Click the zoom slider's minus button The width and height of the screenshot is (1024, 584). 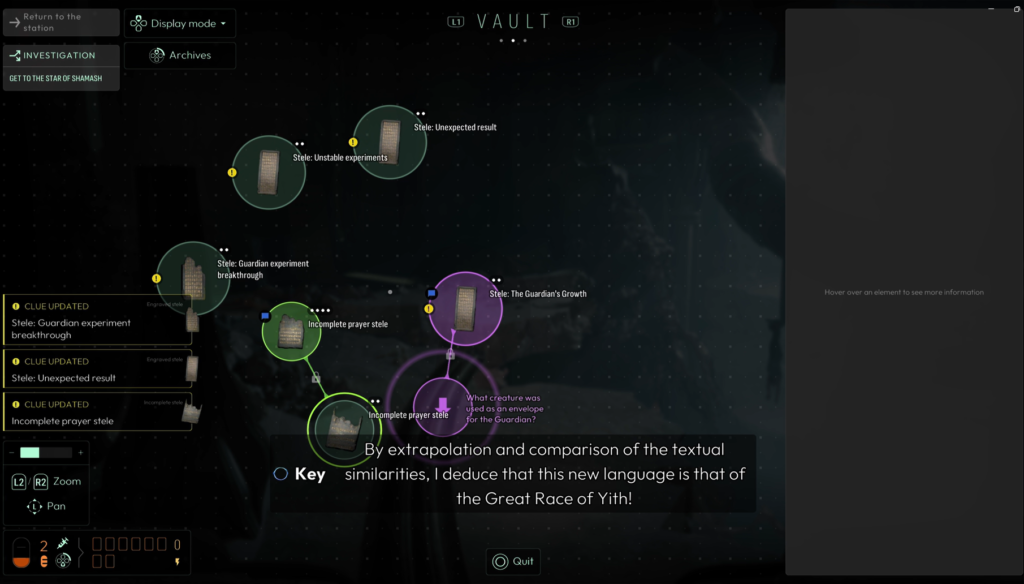point(11,453)
